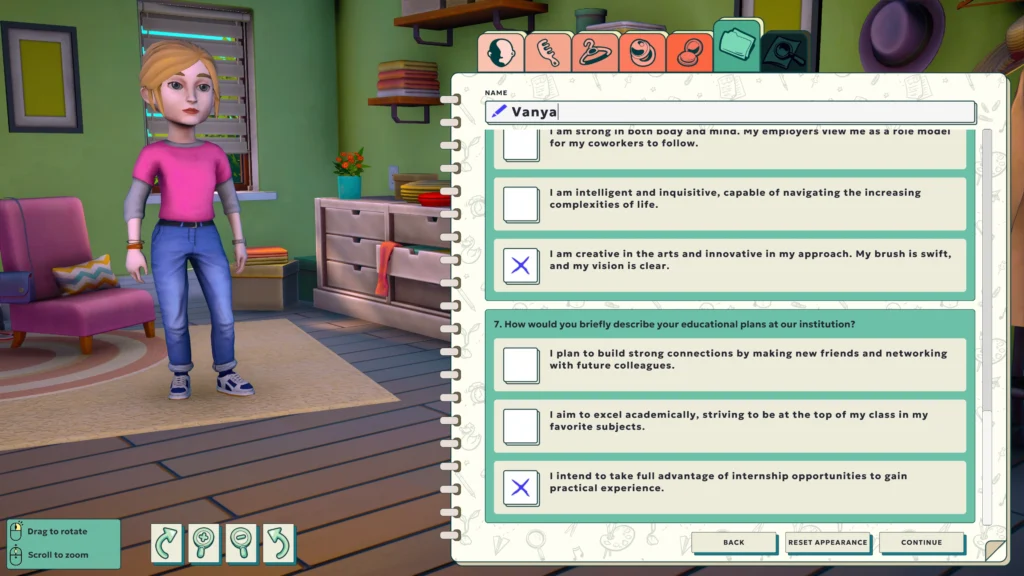Image resolution: width=1024 pixels, height=576 pixels.
Task: Uncheck the creative in the arts answer
Action: 521,266
